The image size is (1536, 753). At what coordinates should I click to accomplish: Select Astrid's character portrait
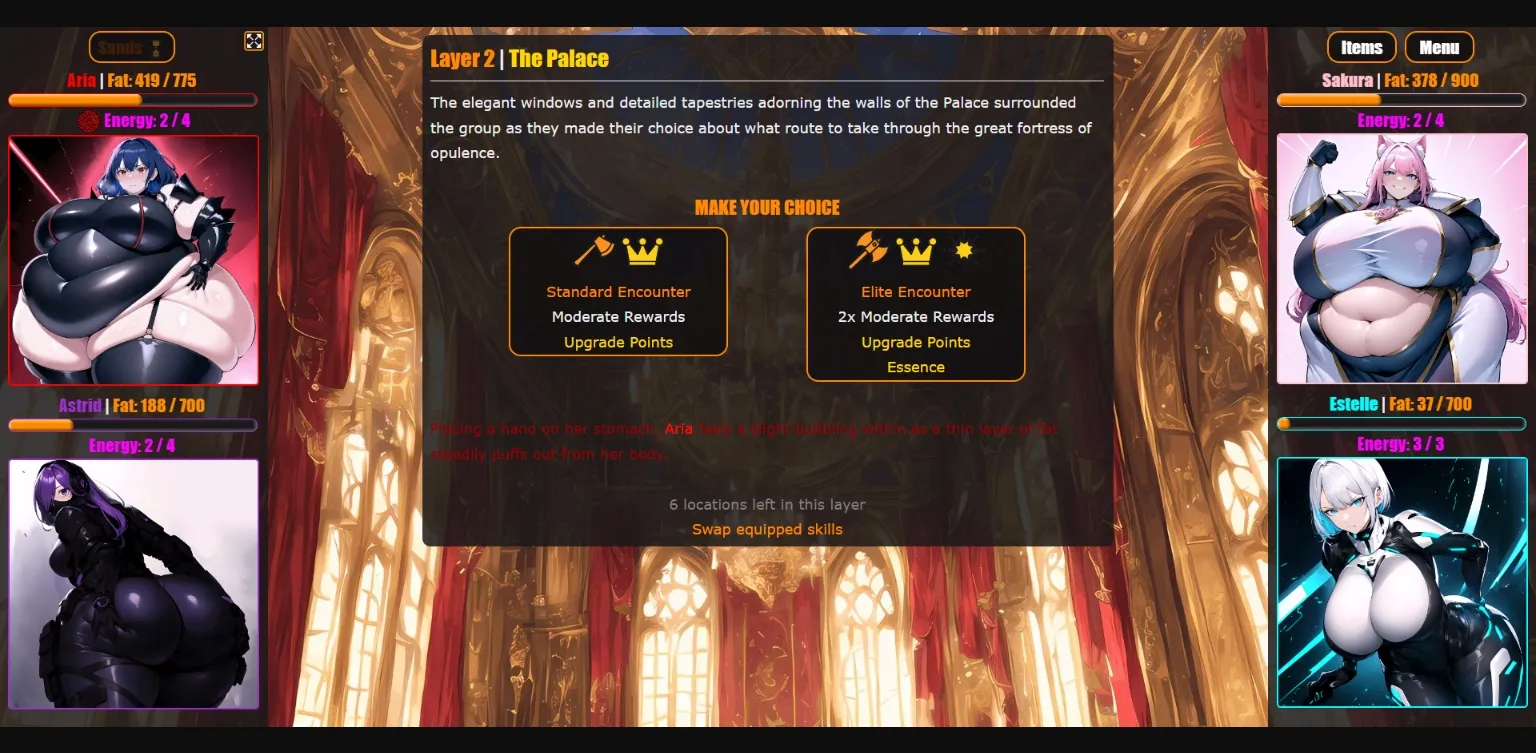(133, 583)
